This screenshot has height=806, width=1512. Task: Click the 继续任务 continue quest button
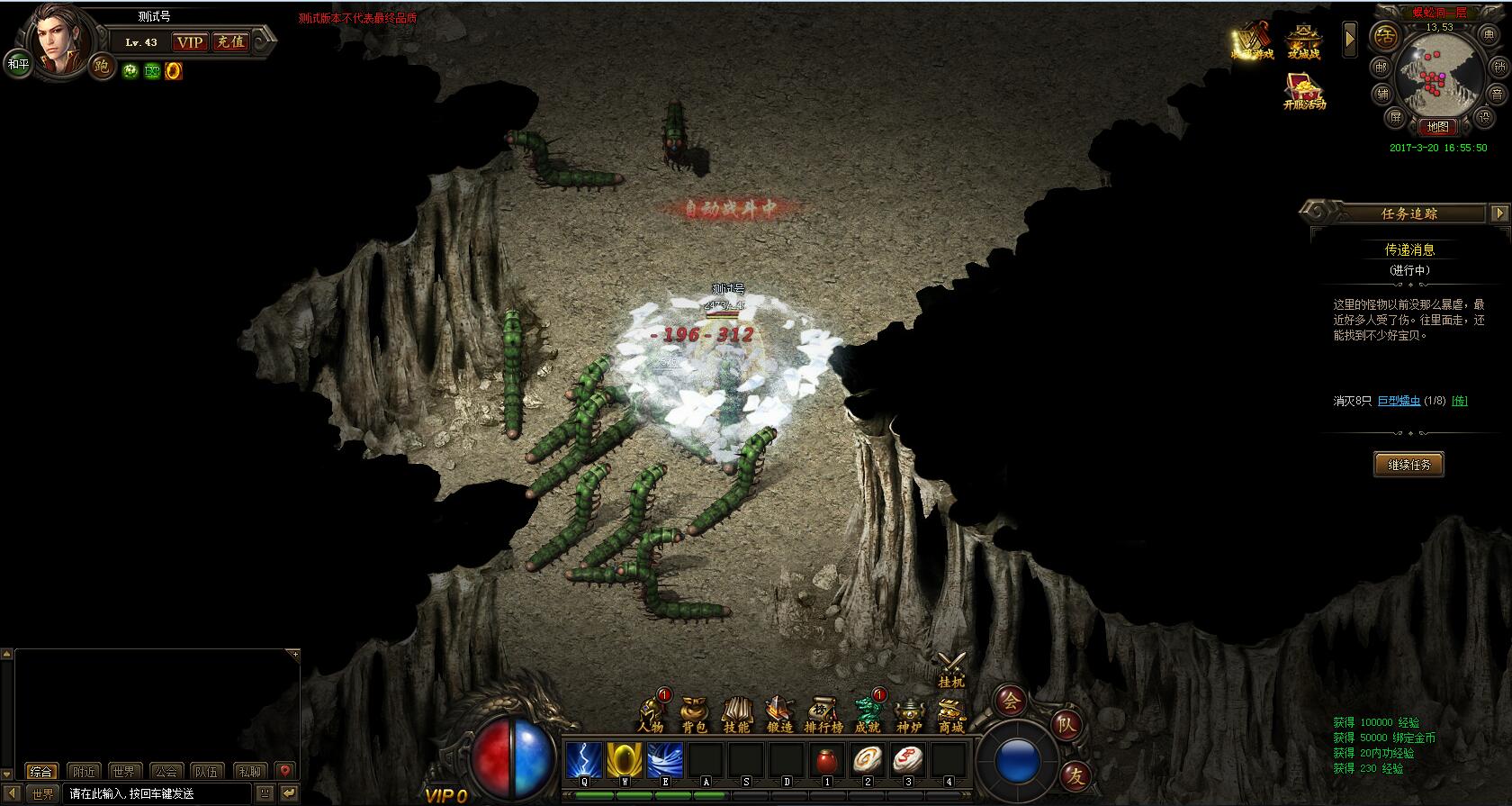[x=1408, y=465]
